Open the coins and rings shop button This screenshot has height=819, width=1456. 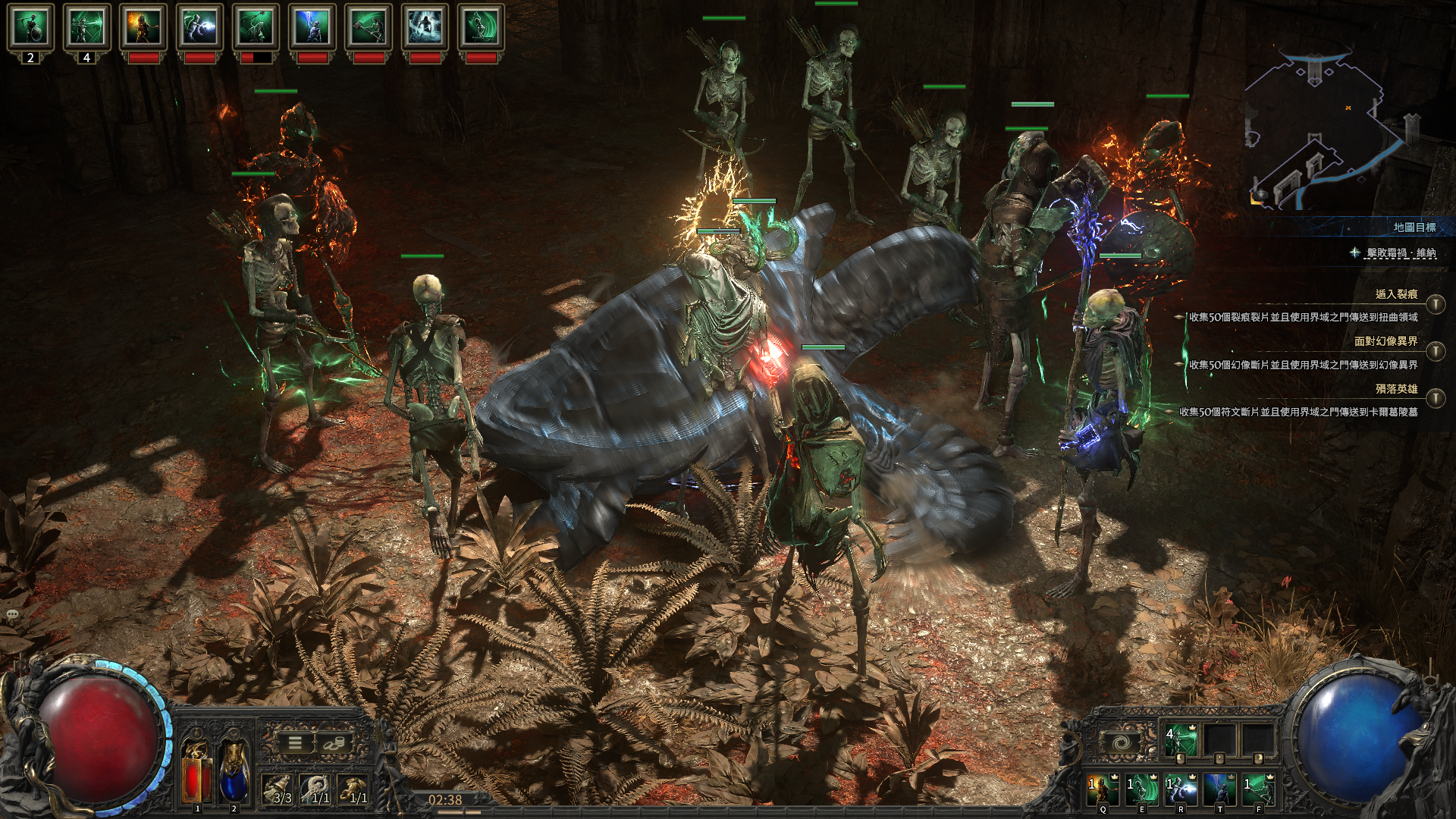tap(331, 743)
